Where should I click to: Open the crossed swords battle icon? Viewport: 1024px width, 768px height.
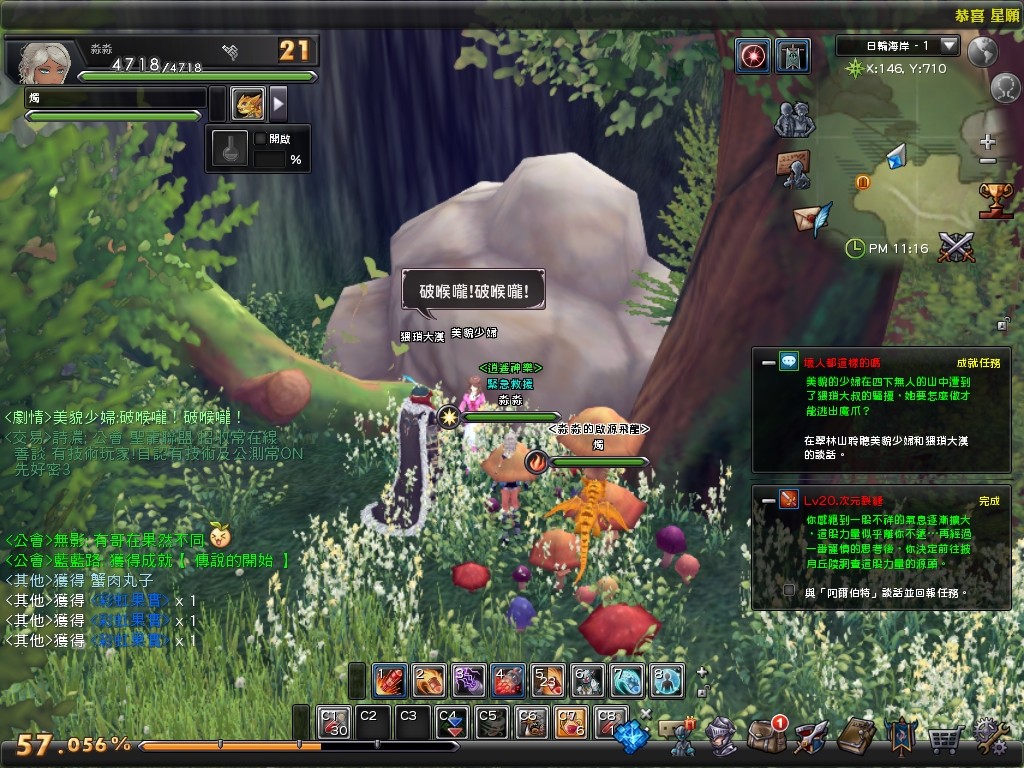(x=957, y=245)
